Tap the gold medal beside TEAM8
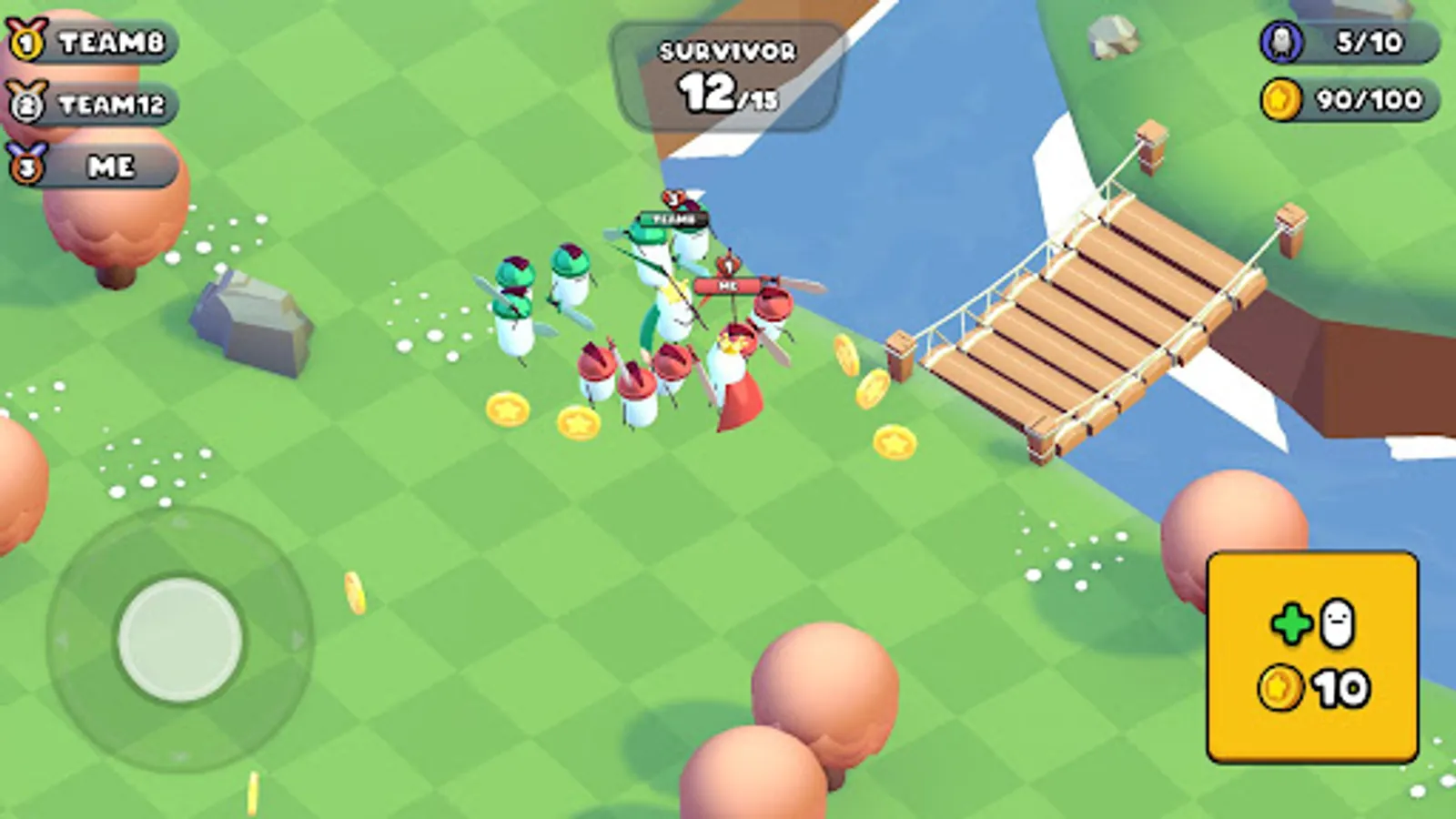 click(25, 39)
